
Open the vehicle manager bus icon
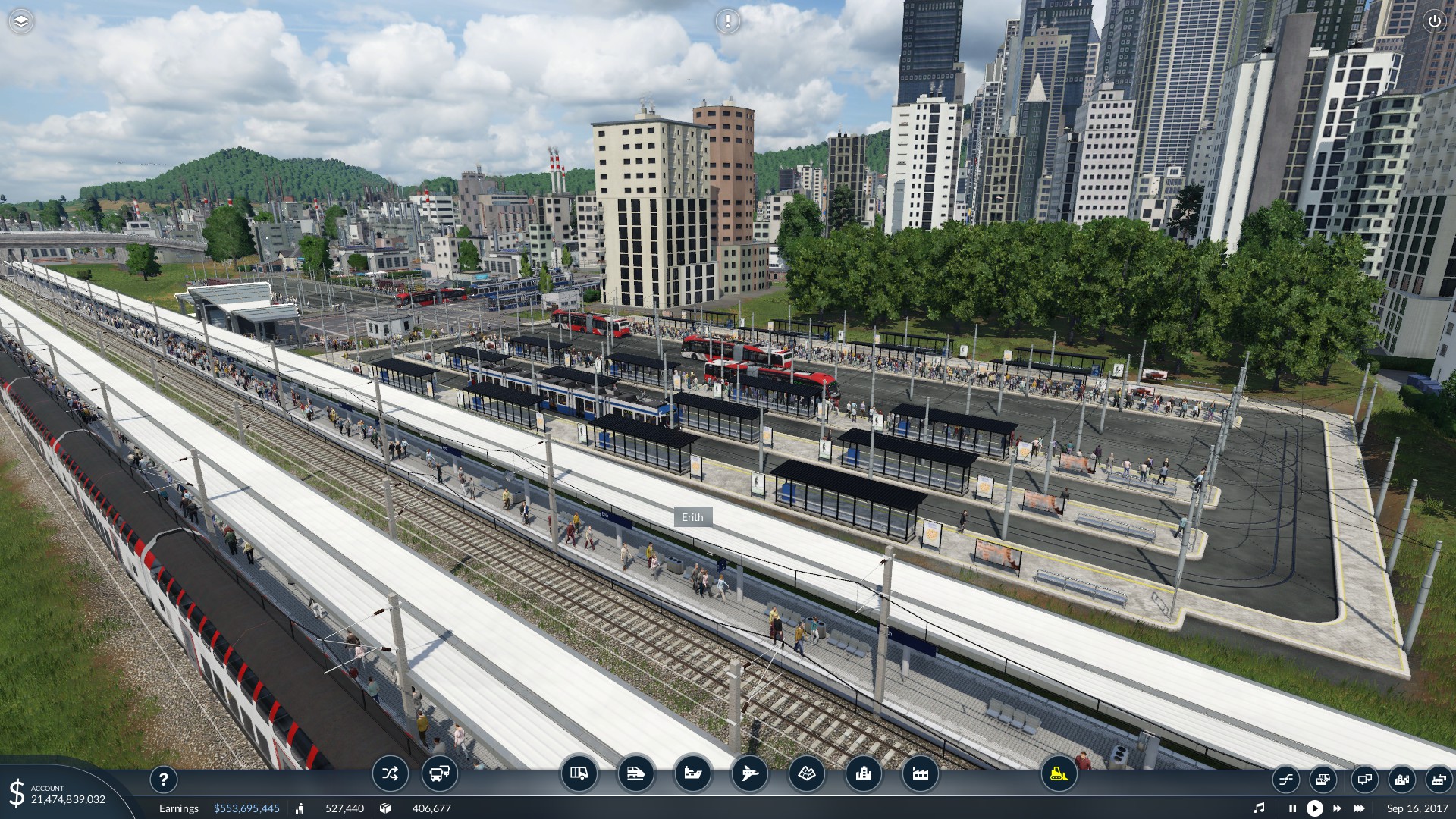click(x=439, y=774)
